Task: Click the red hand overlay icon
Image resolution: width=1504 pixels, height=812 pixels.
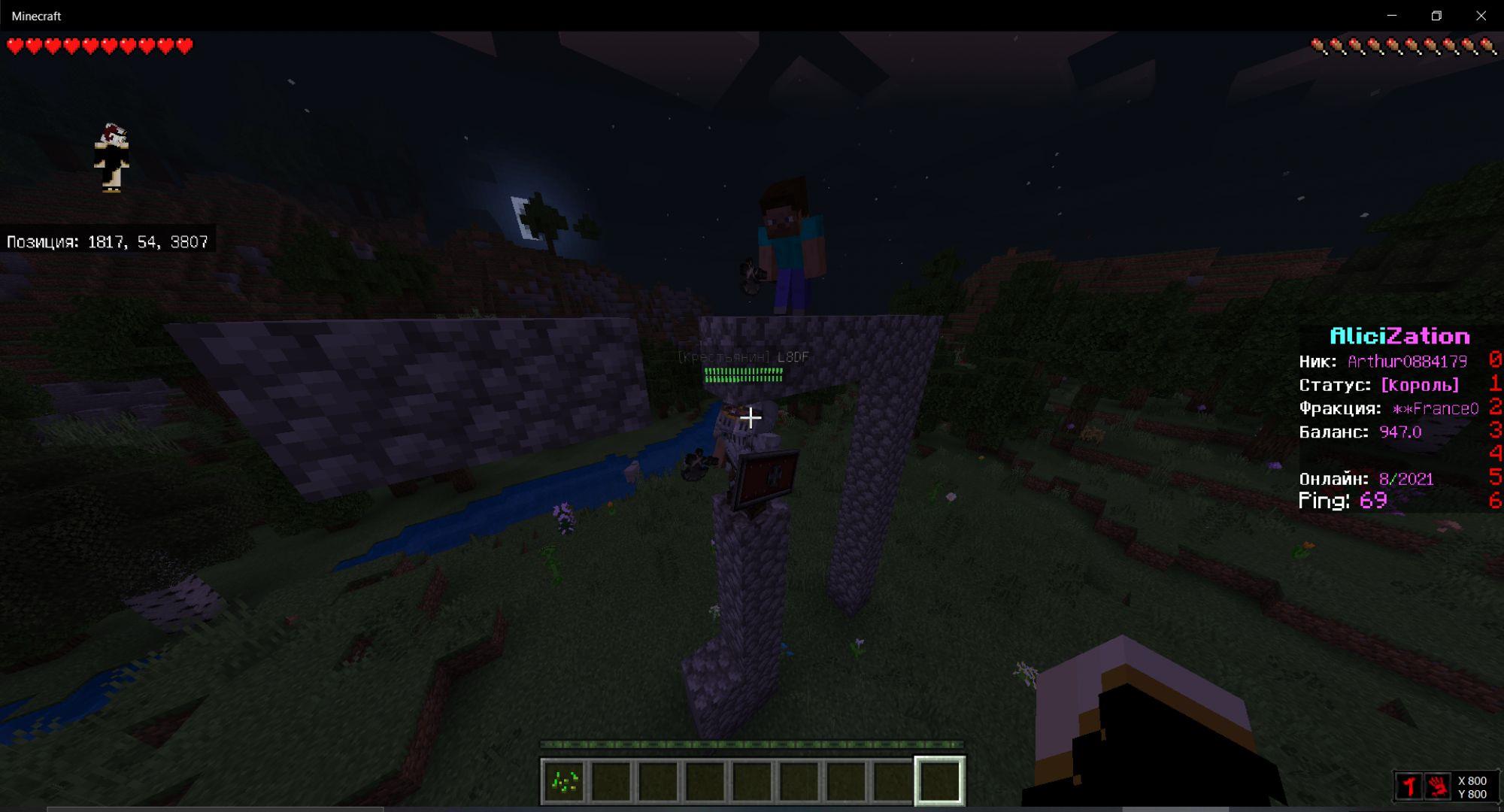Action: pyautogui.click(x=1438, y=787)
